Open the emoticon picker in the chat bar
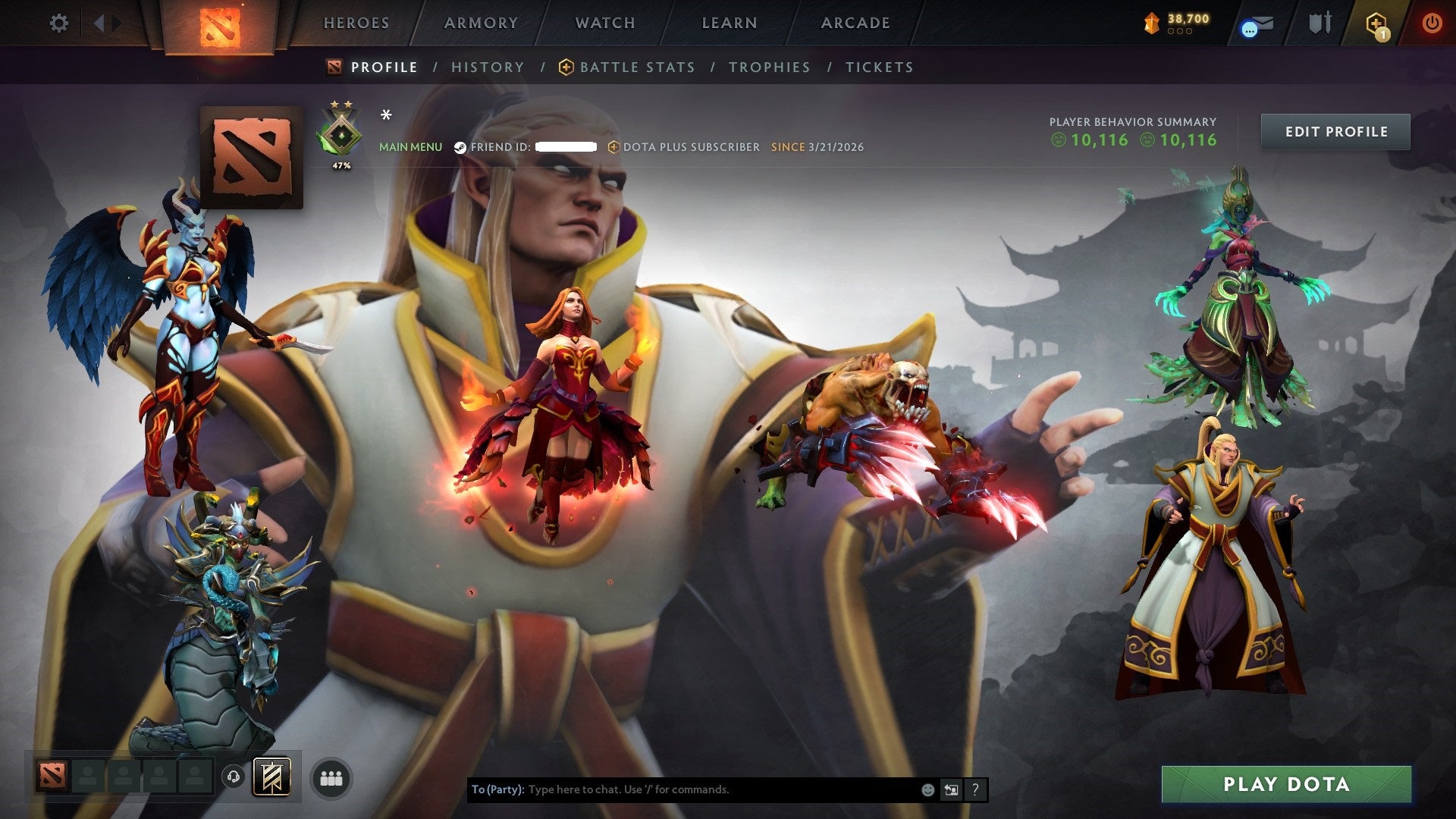1456x819 pixels. 927,789
